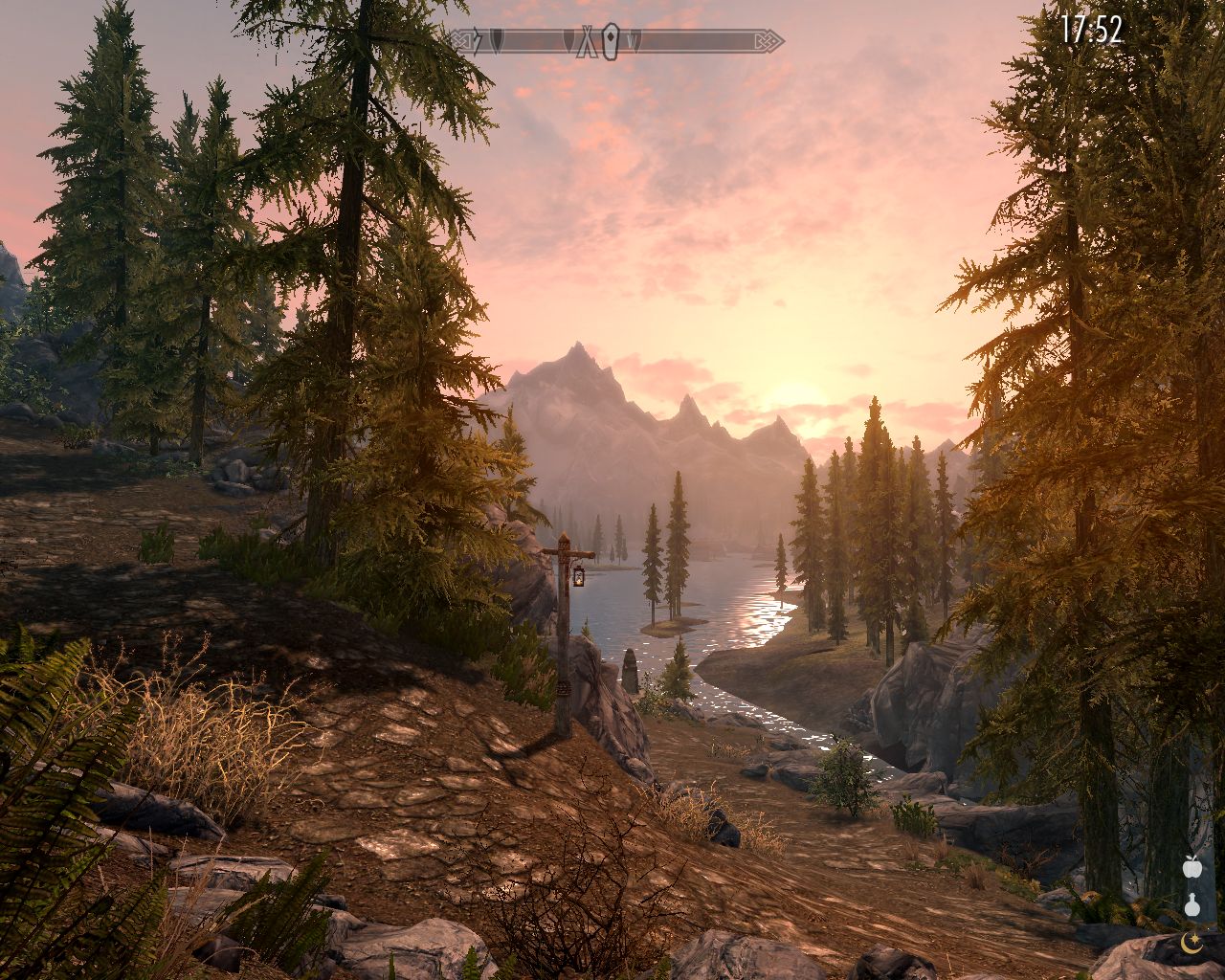This screenshot has height=980, width=1225.
Task: Click the standing stone marker on the compass
Action: coord(611,41)
